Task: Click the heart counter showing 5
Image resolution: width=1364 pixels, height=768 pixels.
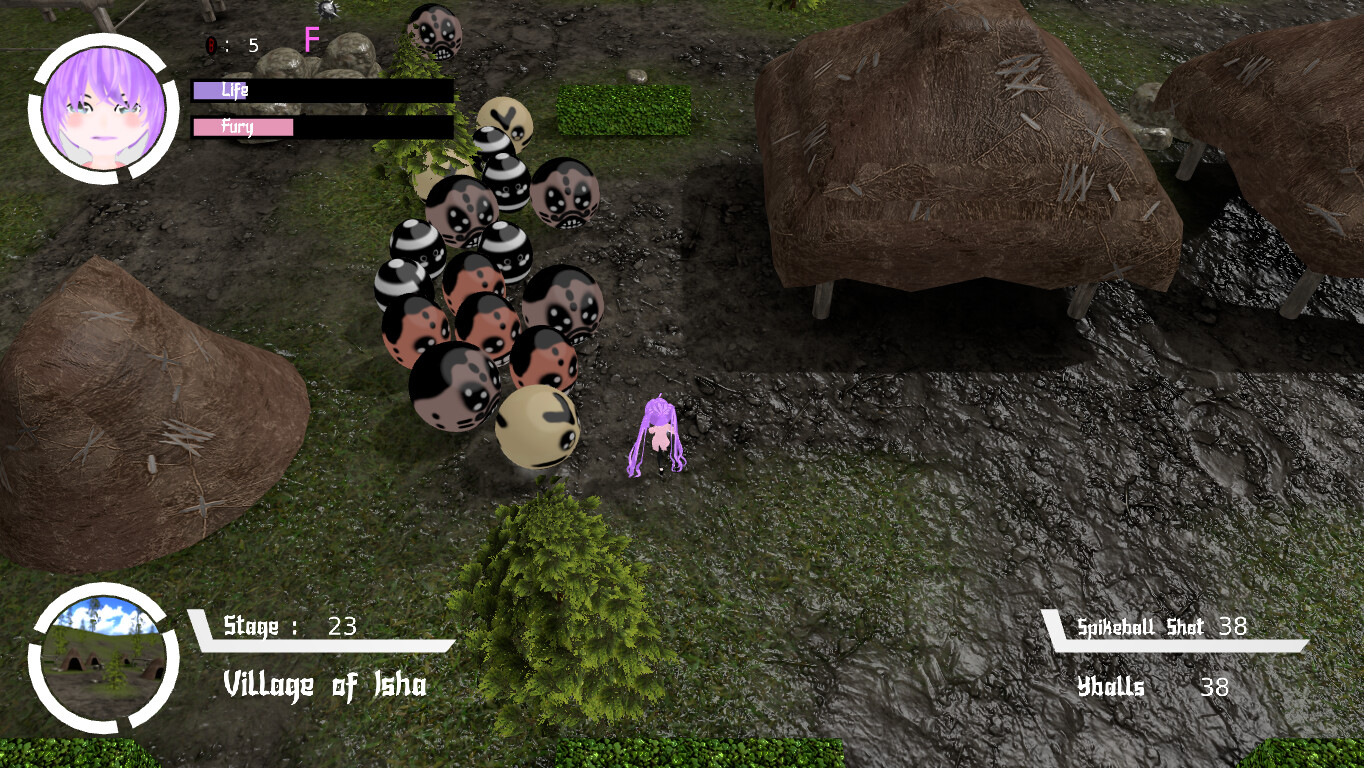Action: click(252, 44)
